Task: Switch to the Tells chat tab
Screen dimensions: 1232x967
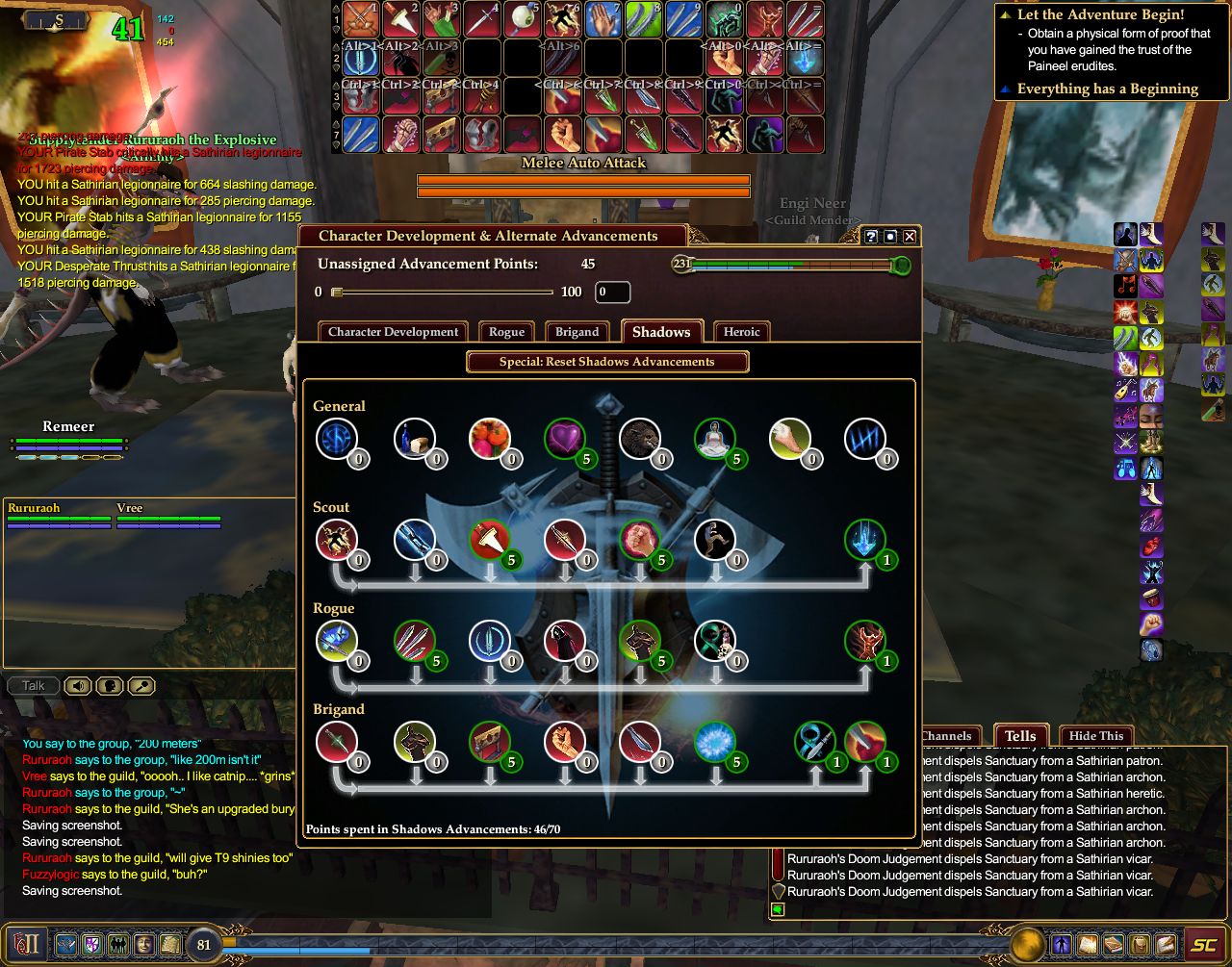Action: pyautogui.click(x=1020, y=736)
